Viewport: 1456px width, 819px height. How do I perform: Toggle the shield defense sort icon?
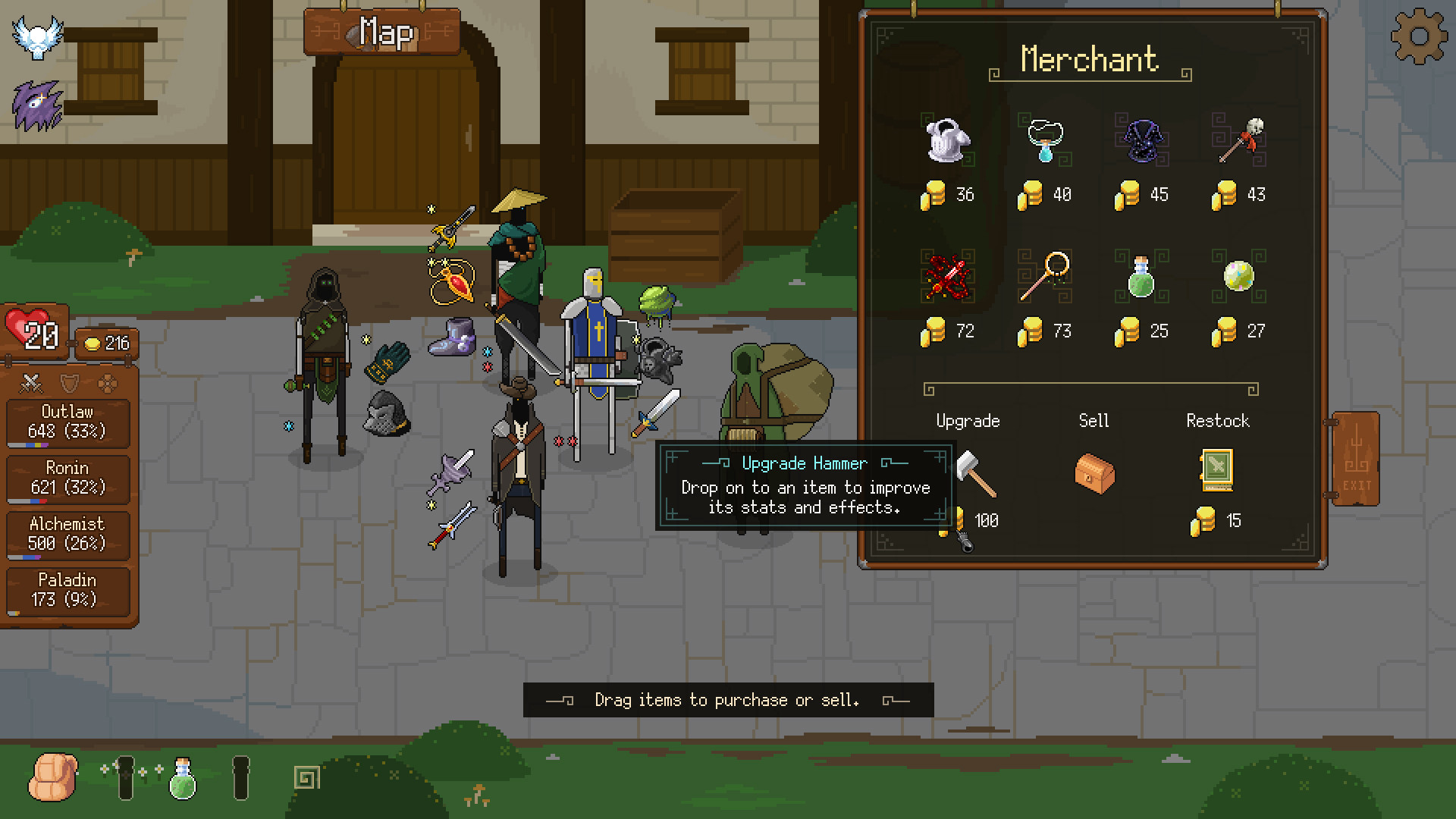click(69, 383)
